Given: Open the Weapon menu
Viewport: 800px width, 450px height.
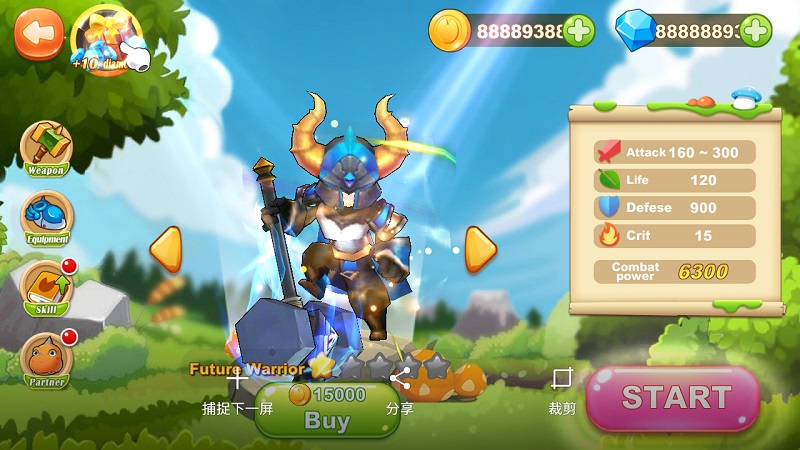Looking at the screenshot, I should (x=46, y=149).
